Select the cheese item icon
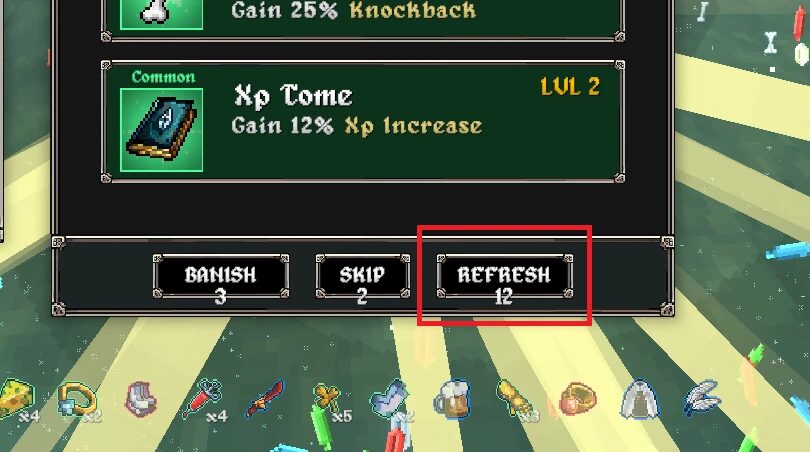The image size is (810, 452). (x=16, y=398)
